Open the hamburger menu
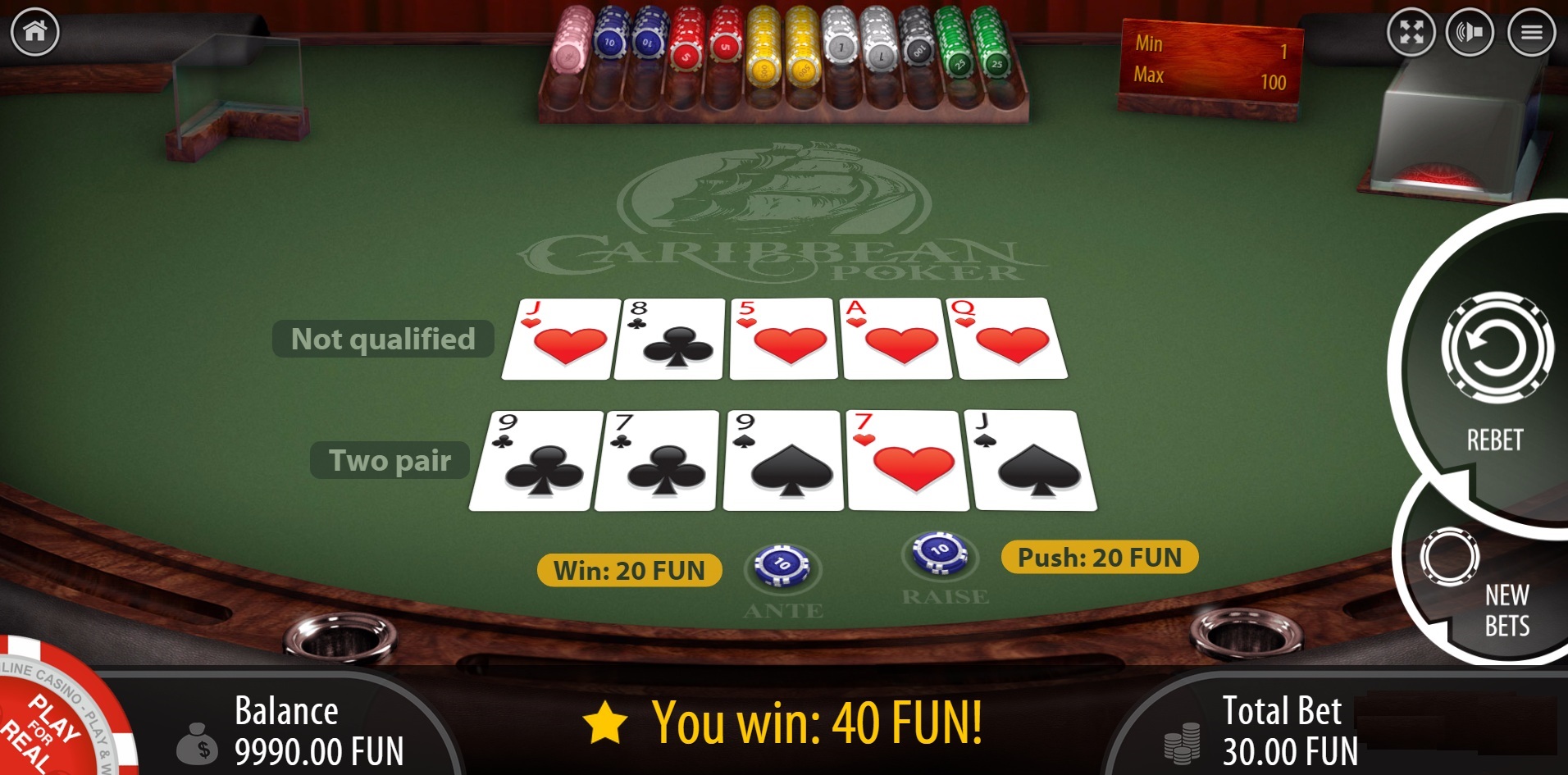 point(1532,33)
